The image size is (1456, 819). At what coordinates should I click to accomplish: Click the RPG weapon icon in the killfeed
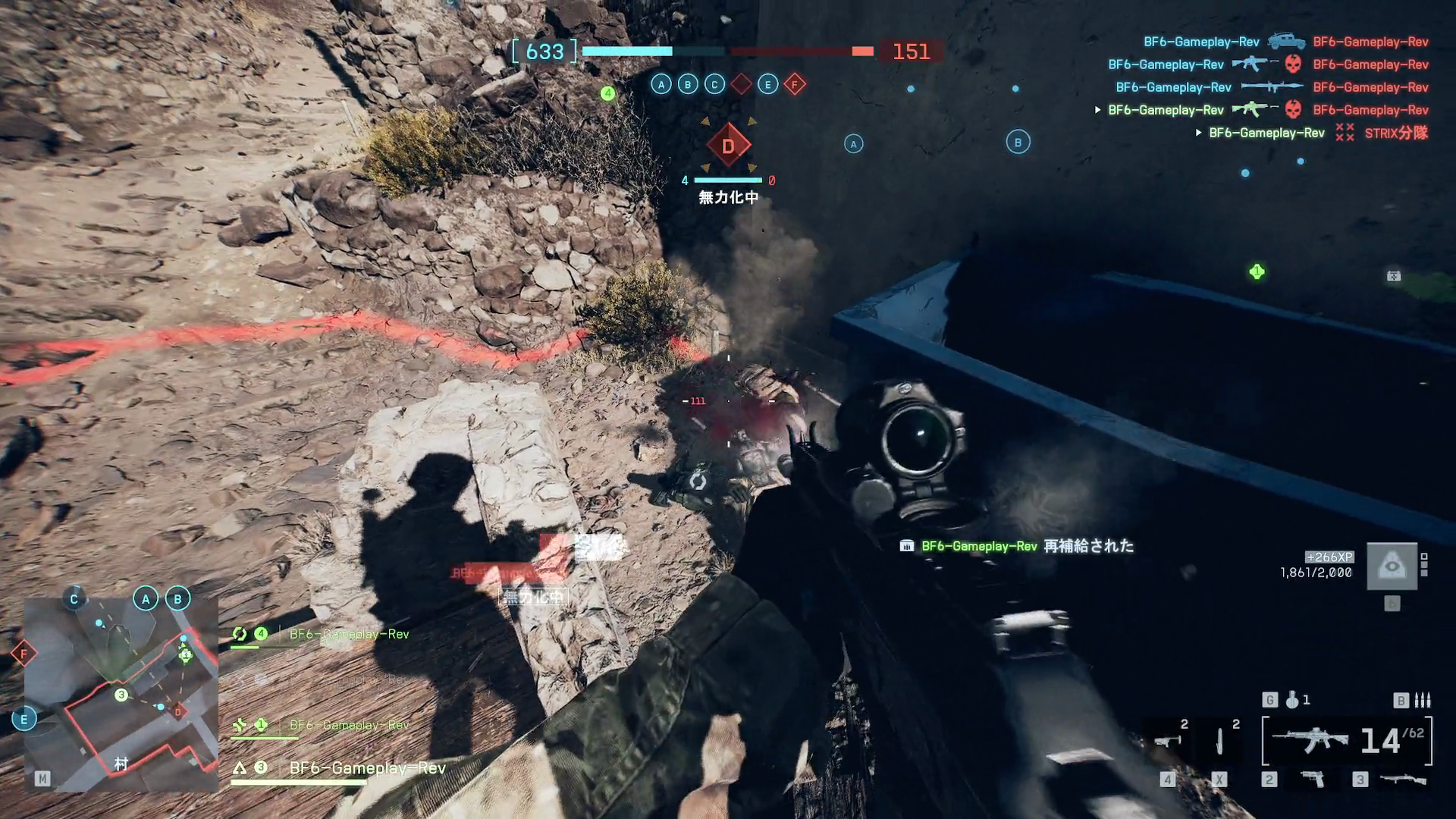coord(1271,86)
